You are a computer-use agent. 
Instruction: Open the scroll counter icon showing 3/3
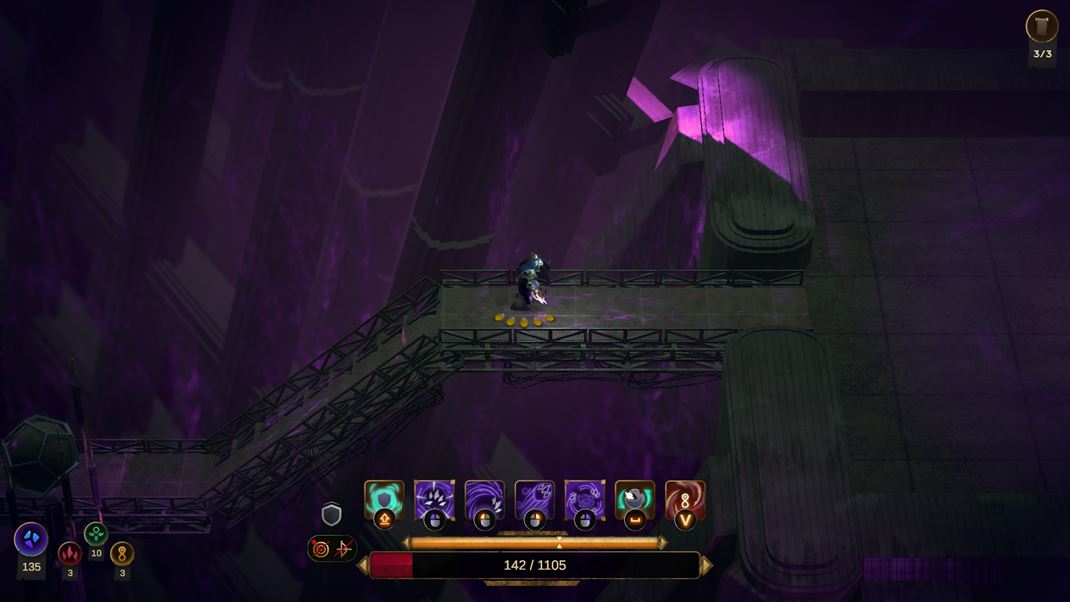(x=1042, y=27)
